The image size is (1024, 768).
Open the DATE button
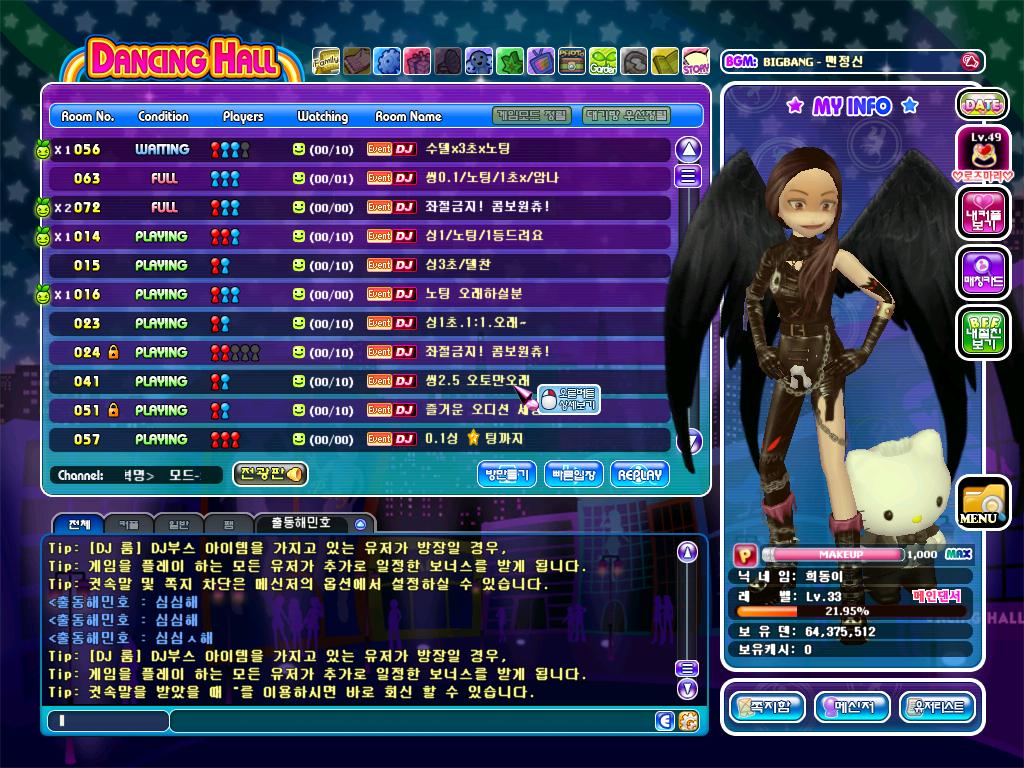pos(982,104)
